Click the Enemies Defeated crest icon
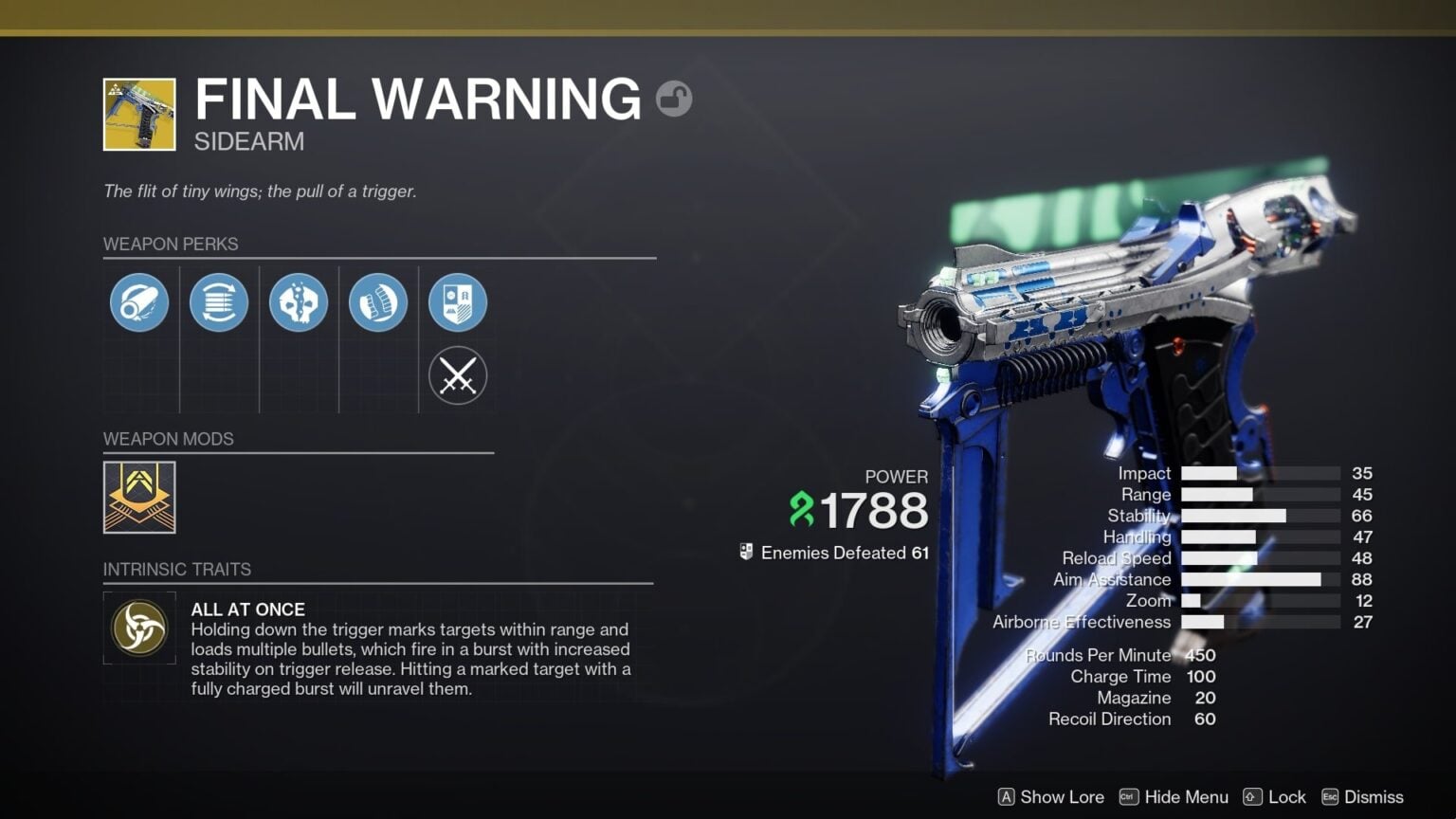Viewport: 1456px width, 819px height. (x=745, y=552)
